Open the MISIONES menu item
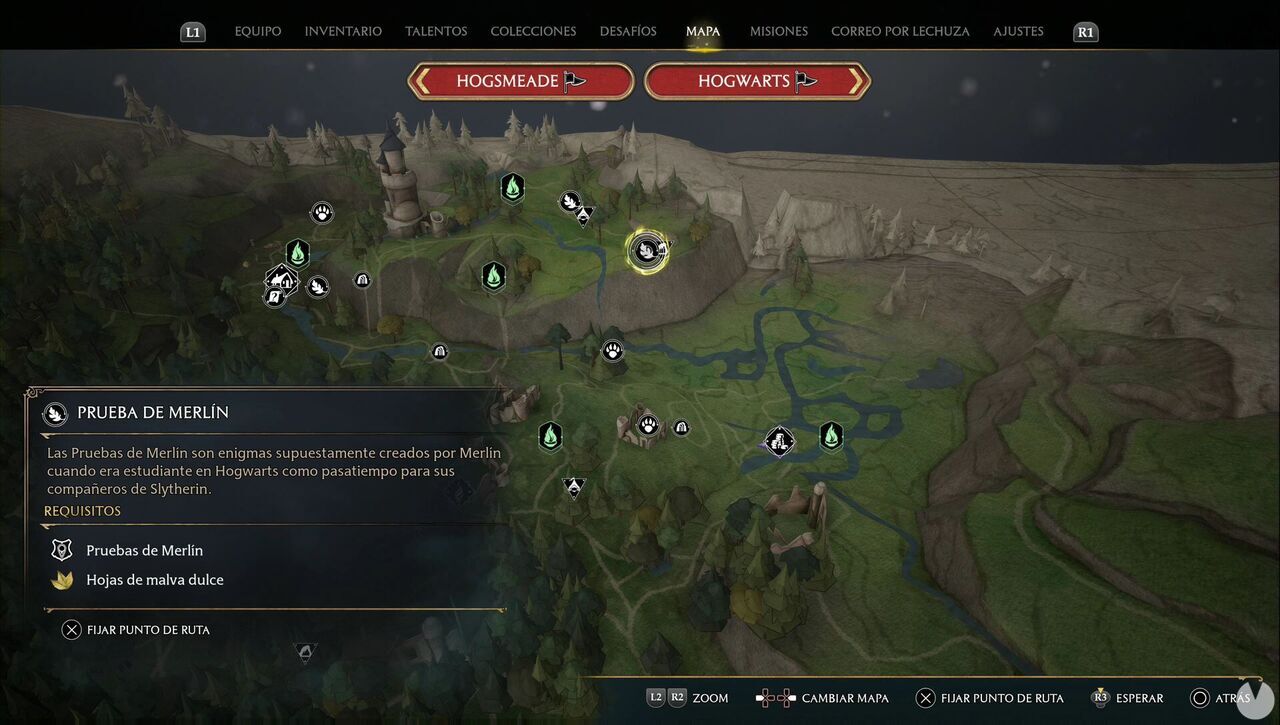This screenshot has height=725, width=1280. click(x=778, y=31)
